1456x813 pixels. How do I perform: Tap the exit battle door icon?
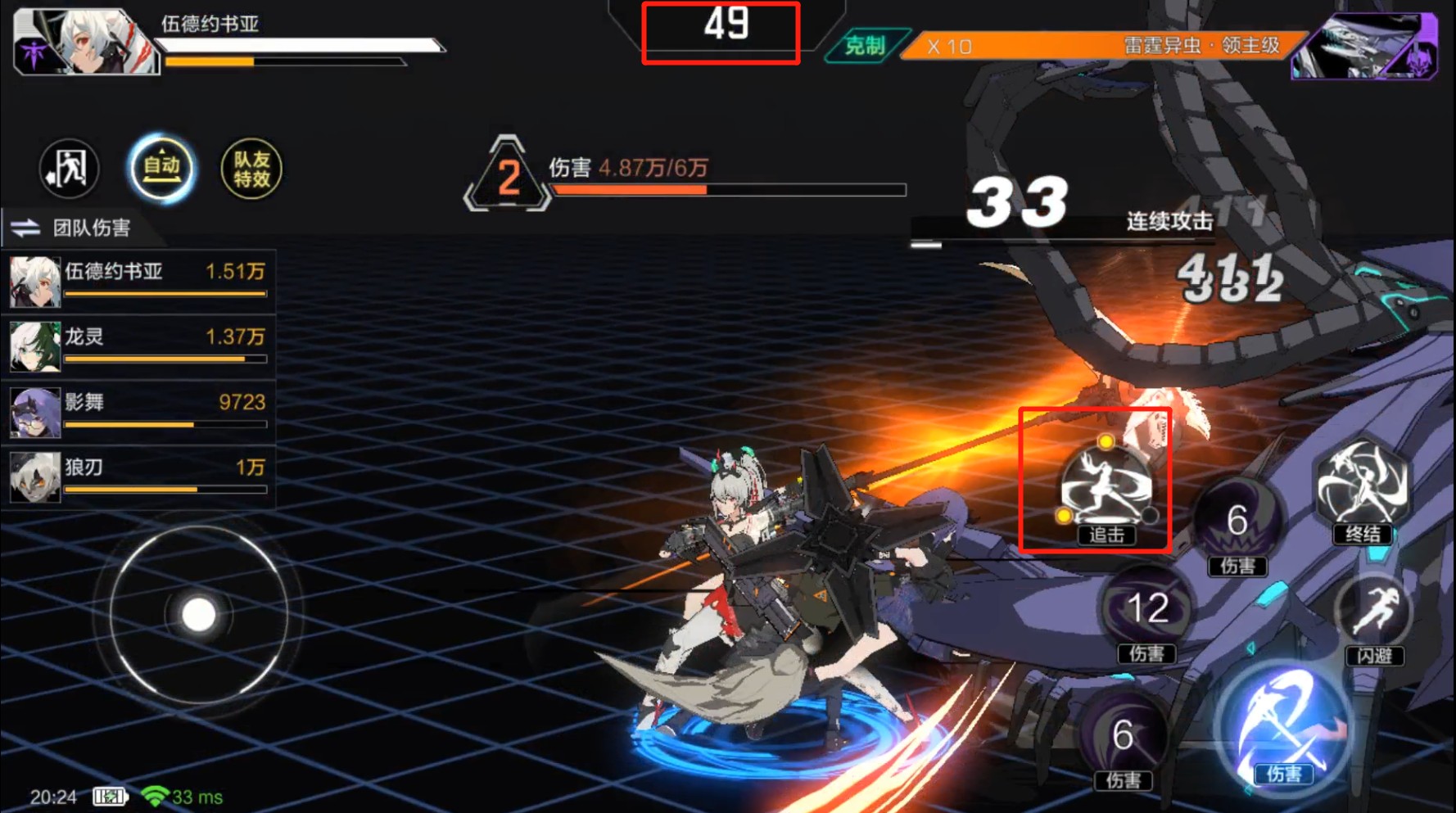pos(69,169)
